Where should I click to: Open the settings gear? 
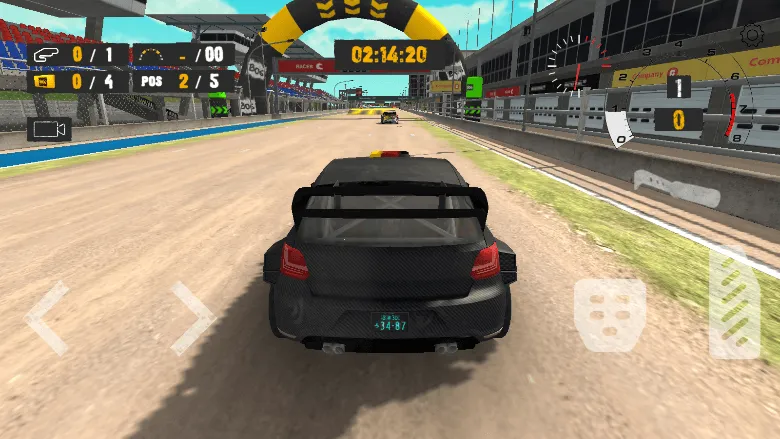click(751, 35)
